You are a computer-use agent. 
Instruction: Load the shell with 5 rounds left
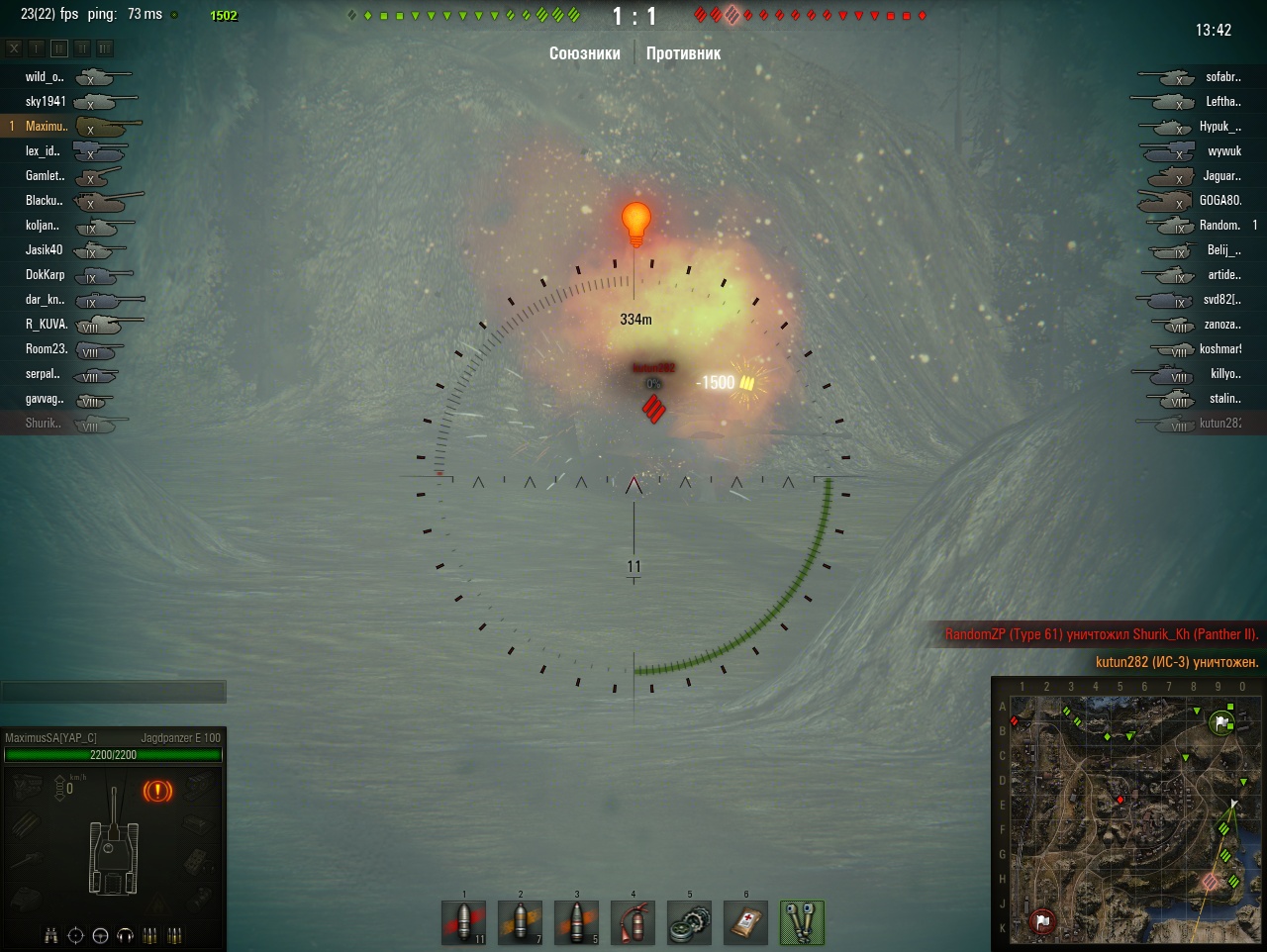(576, 922)
